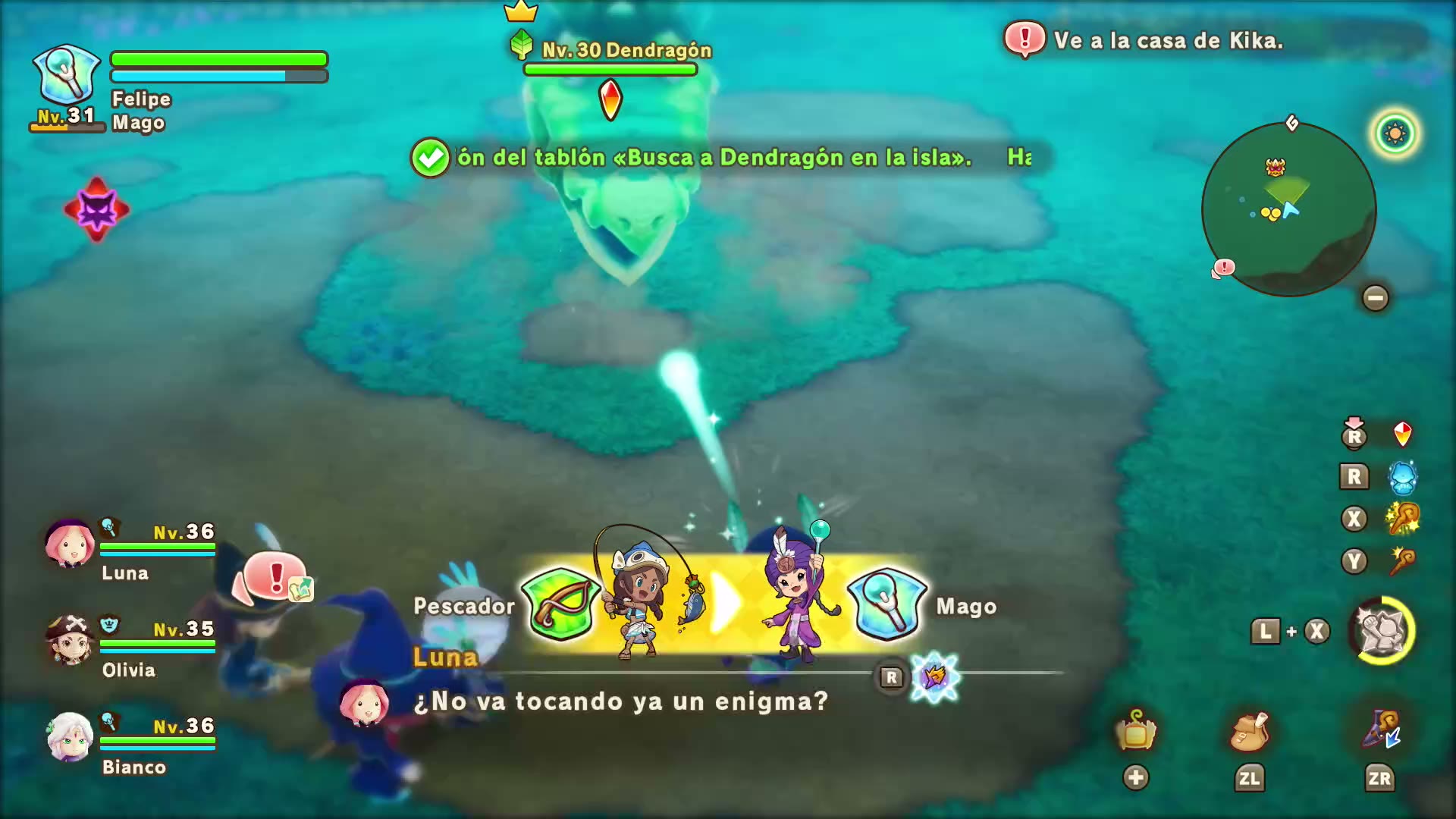This screenshot has height=819, width=1456.
Task: Click the Dendragón boss name plate
Action: (x=626, y=50)
